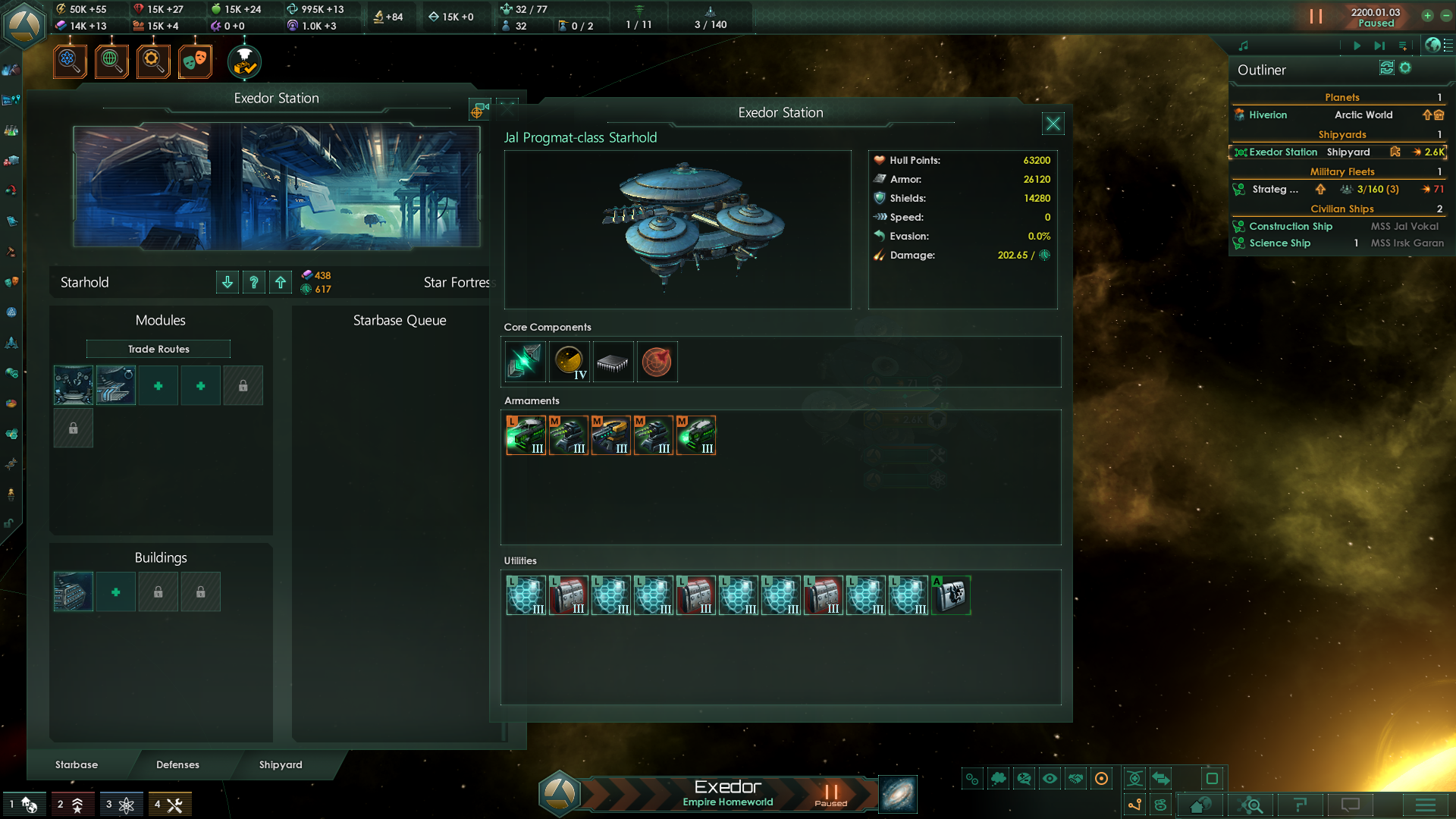Switch to the Defenses tab
Image resolution: width=1456 pixels, height=819 pixels.
click(177, 764)
